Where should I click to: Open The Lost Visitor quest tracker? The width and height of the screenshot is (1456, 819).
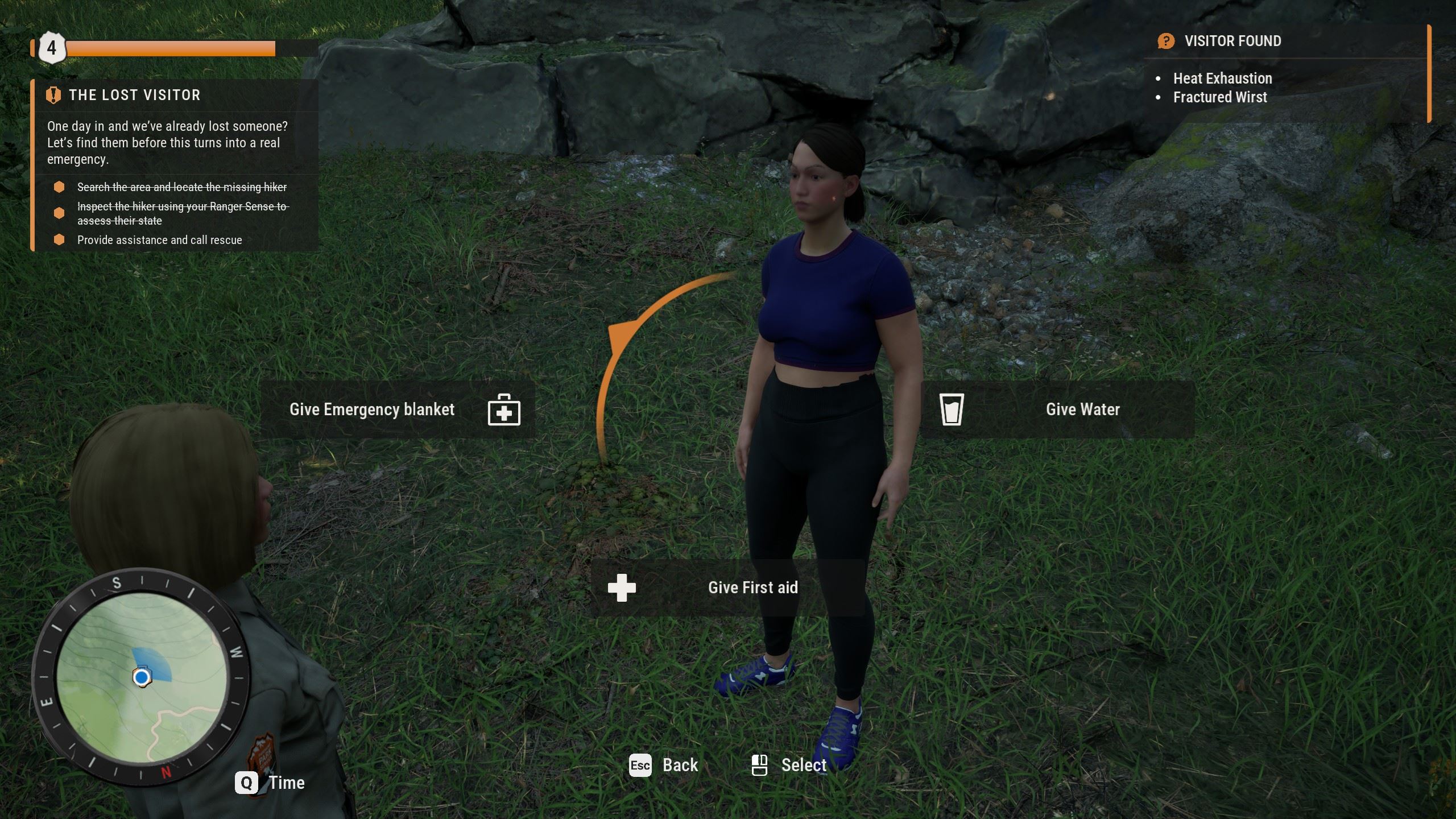click(x=134, y=95)
